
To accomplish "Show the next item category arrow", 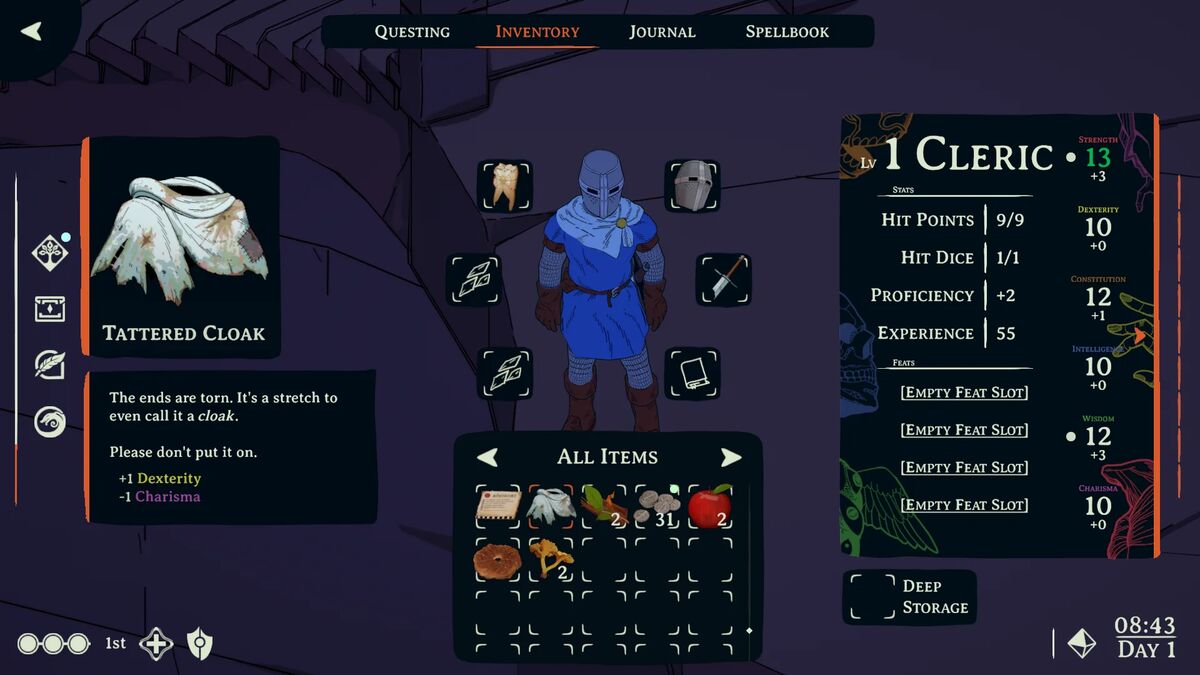I will (x=731, y=457).
